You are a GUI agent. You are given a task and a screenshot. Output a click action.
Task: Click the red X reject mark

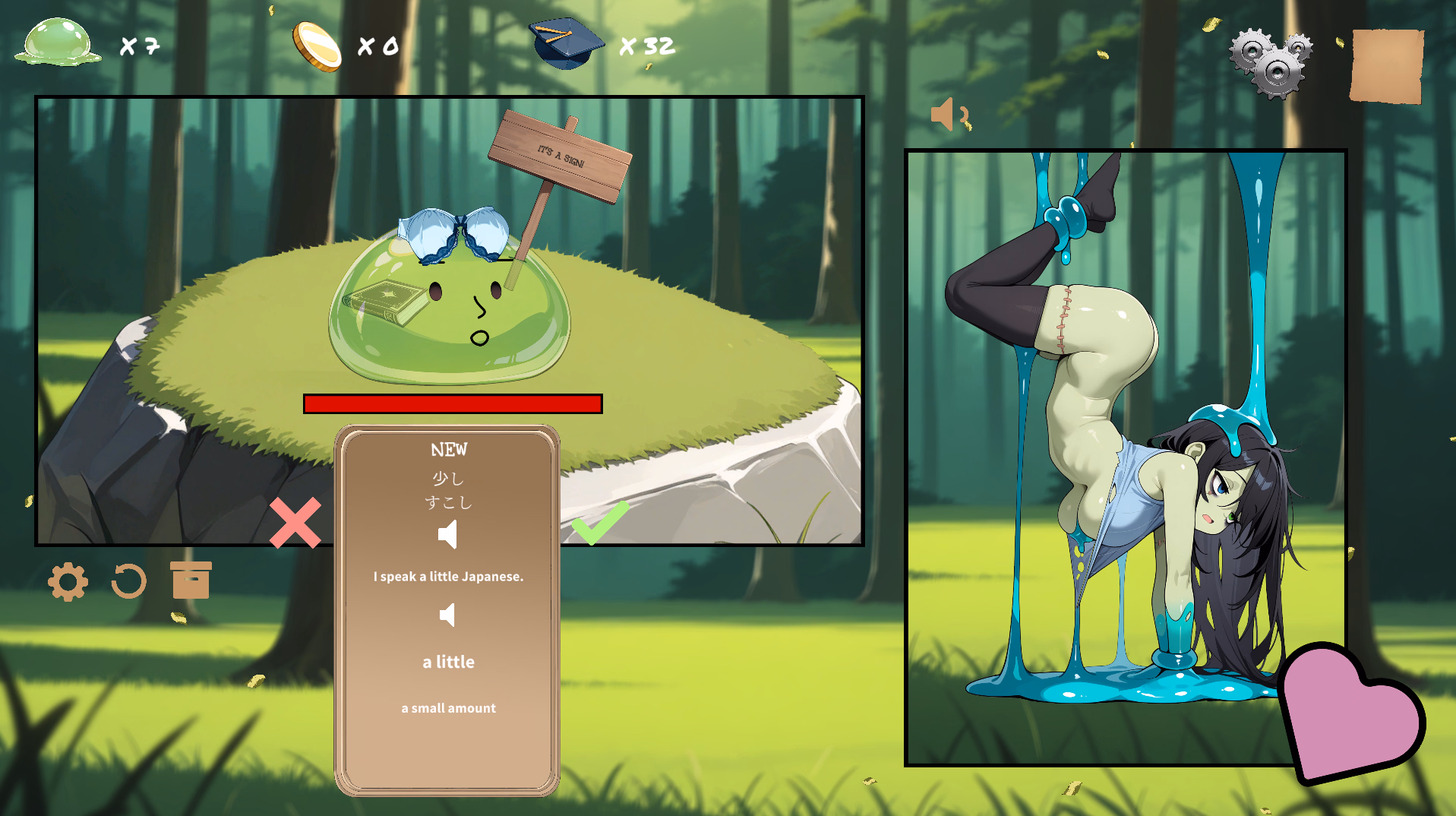pos(295,523)
